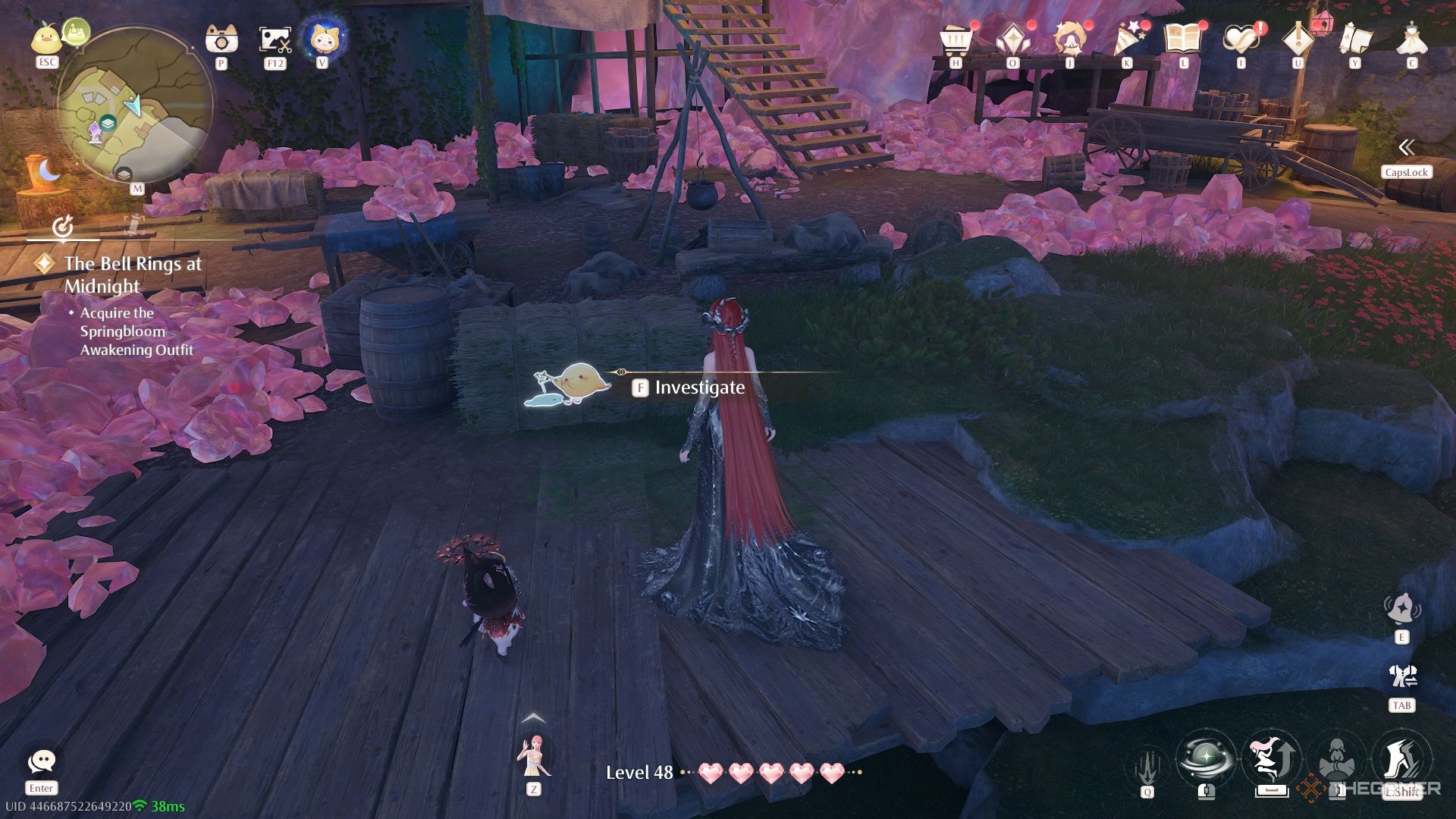Open the minimap

pos(134,105)
